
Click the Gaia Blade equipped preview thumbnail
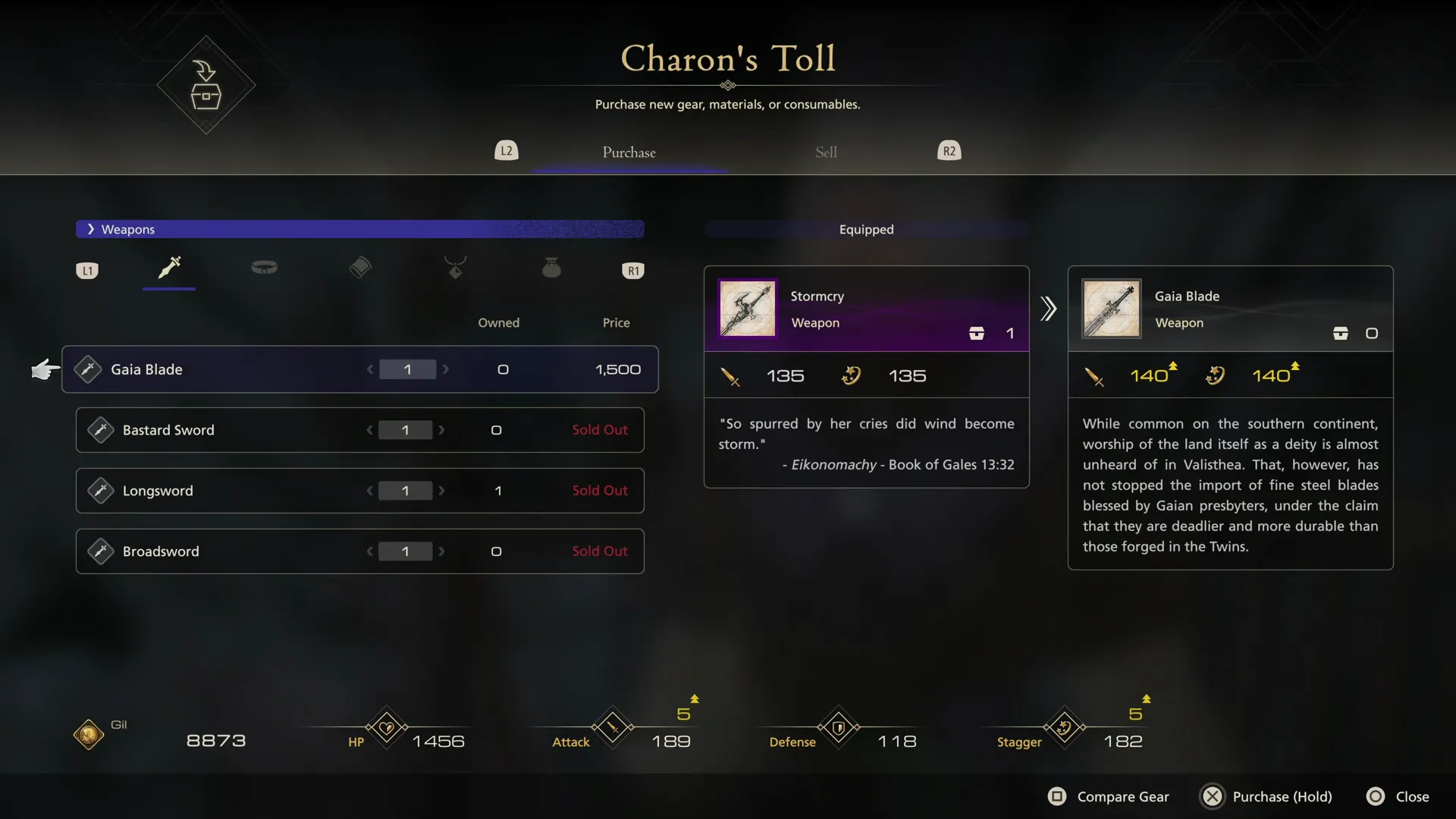(x=1110, y=309)
